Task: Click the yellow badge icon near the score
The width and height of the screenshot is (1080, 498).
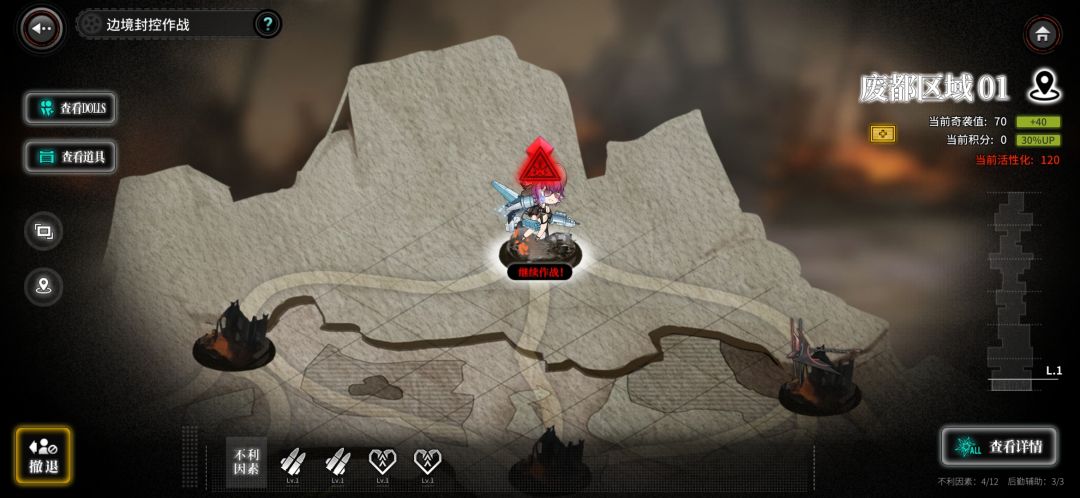Action: [x=883, y=133]
